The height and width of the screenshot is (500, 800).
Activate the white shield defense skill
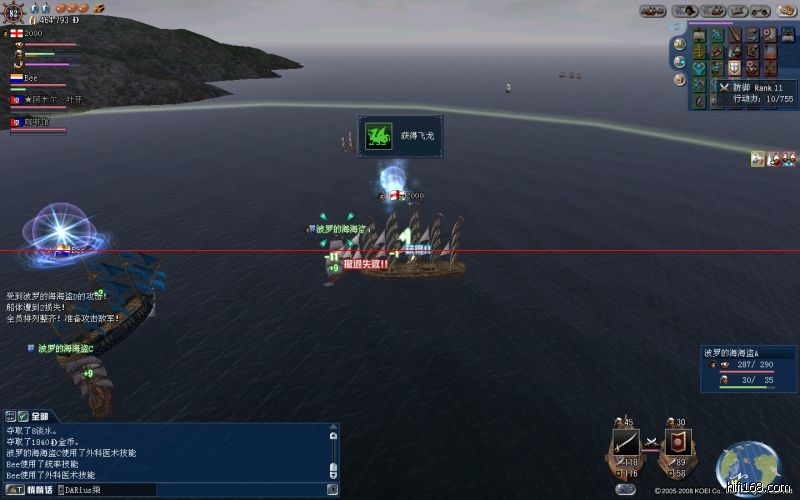coord(733,67)
